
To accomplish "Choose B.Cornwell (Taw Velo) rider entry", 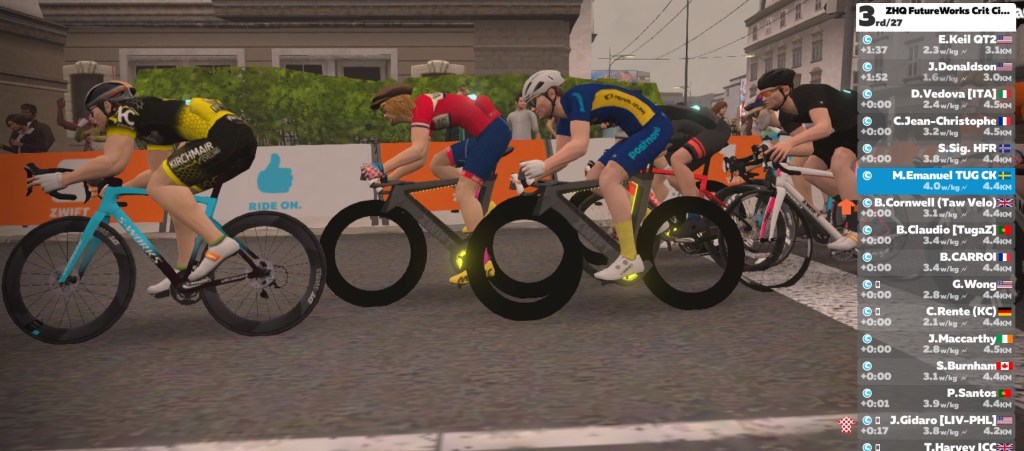I will click(x=937, y=207).
